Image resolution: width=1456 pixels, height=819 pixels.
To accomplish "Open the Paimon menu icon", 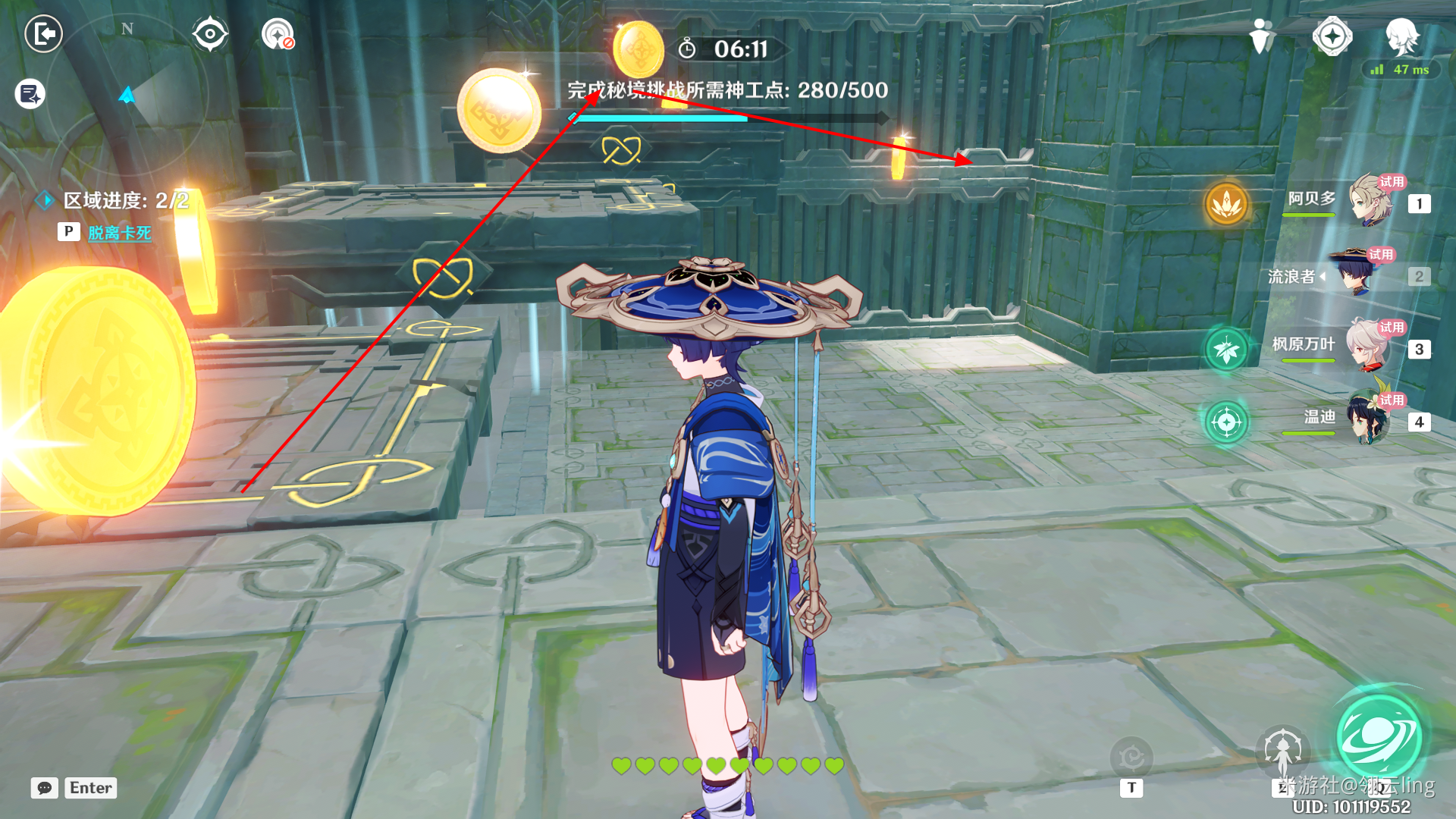I will click(1401, 35).
